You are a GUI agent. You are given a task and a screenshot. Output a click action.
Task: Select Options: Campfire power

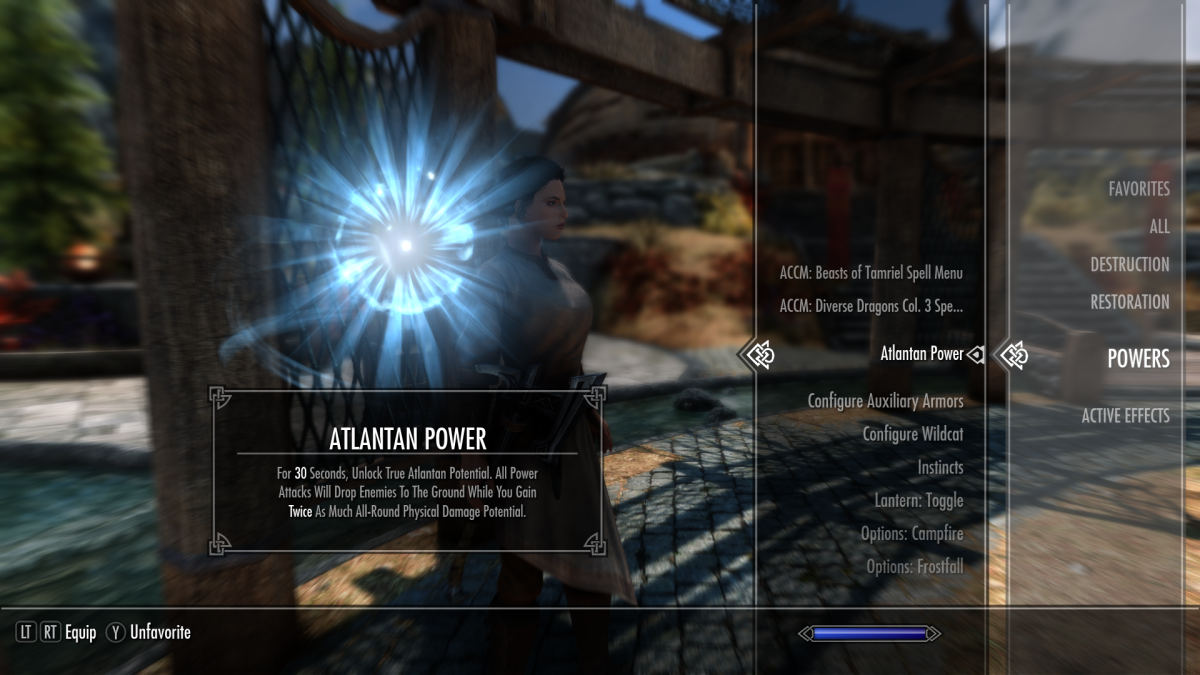click(x=911, y=534)
